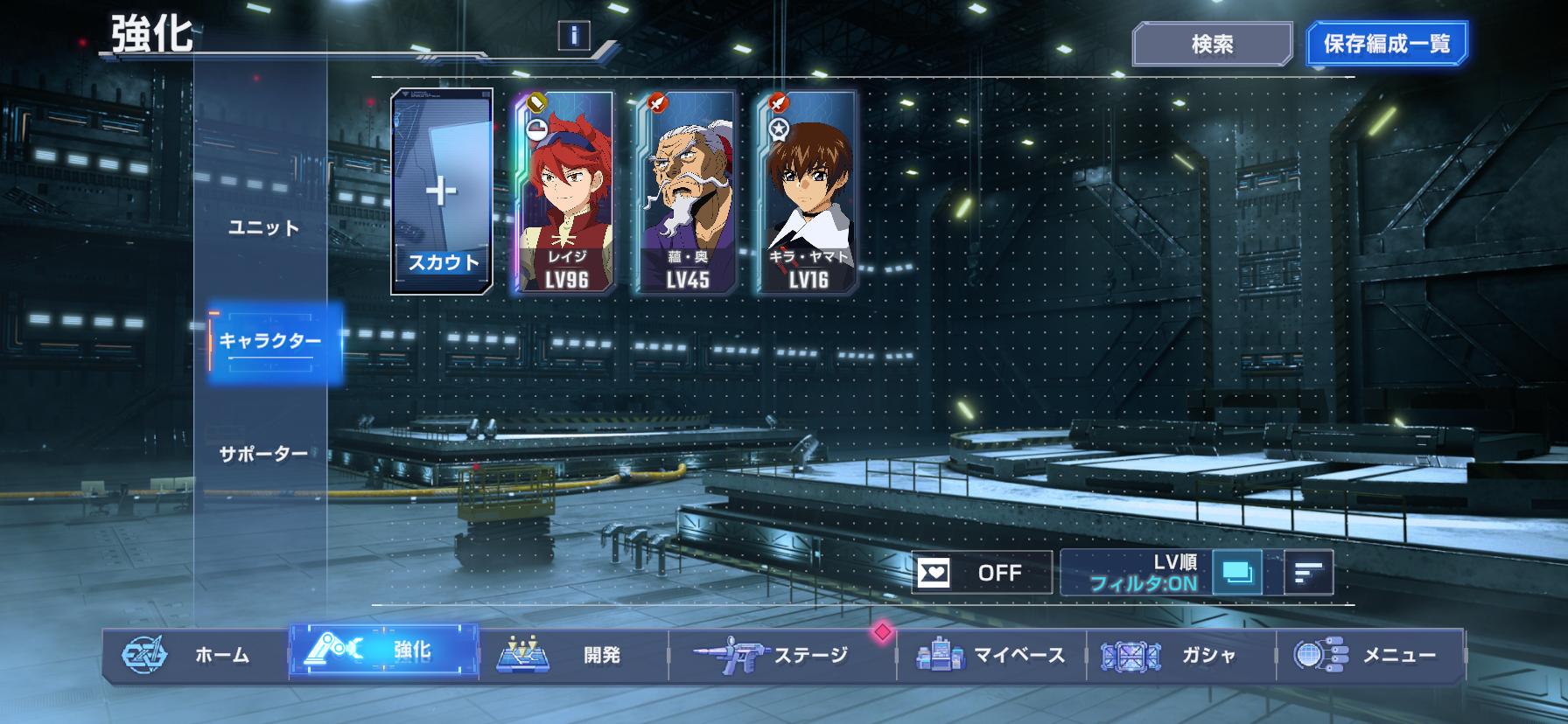Screen dimensions: 1568x724
Task: Open the ステージ stage menu
Action: click(781, 654)
